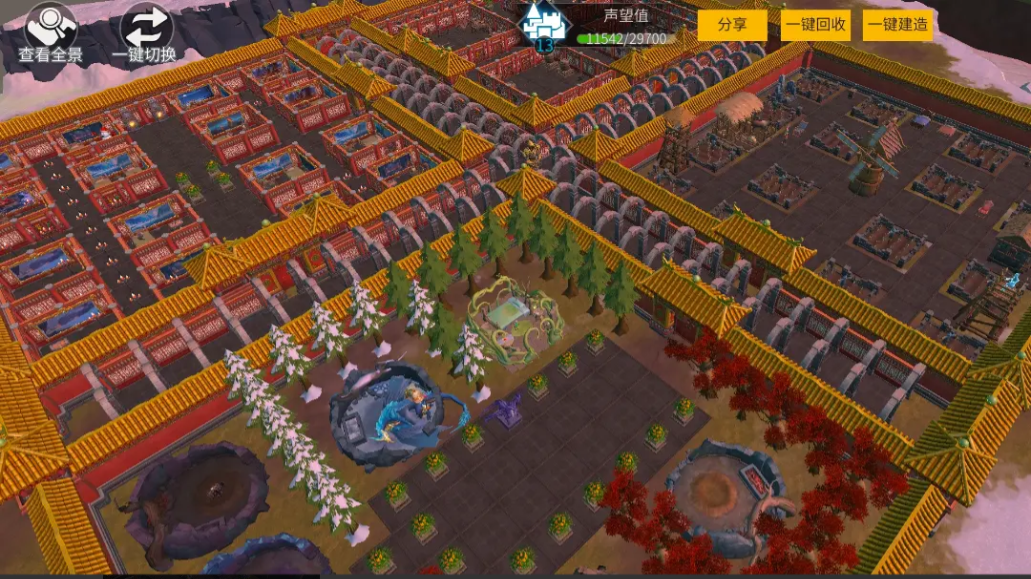
Task: Choose the 一键建造 build-all button
Action: (898, 25)
